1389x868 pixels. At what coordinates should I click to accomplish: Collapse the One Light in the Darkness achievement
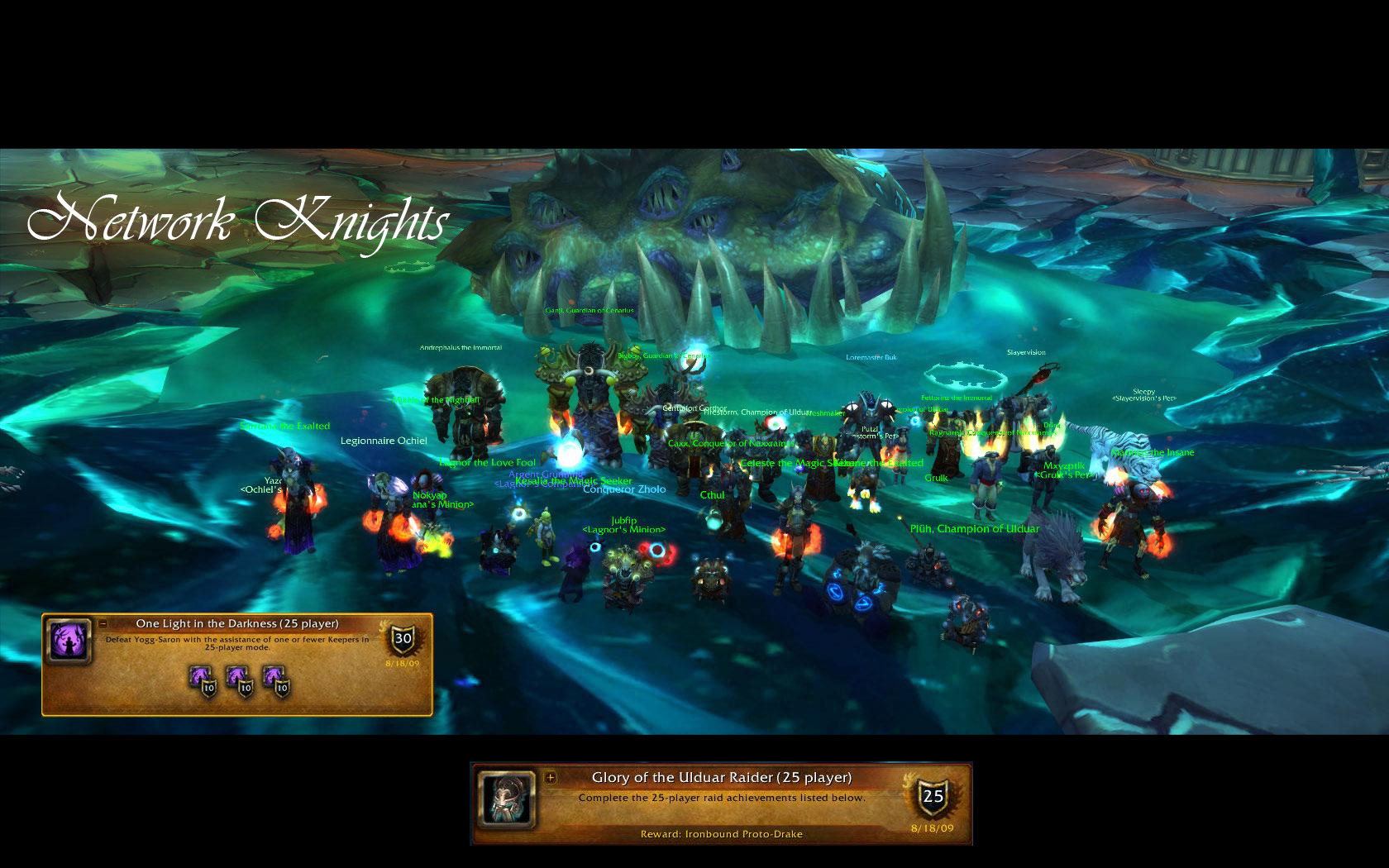[x=103, y=624]
